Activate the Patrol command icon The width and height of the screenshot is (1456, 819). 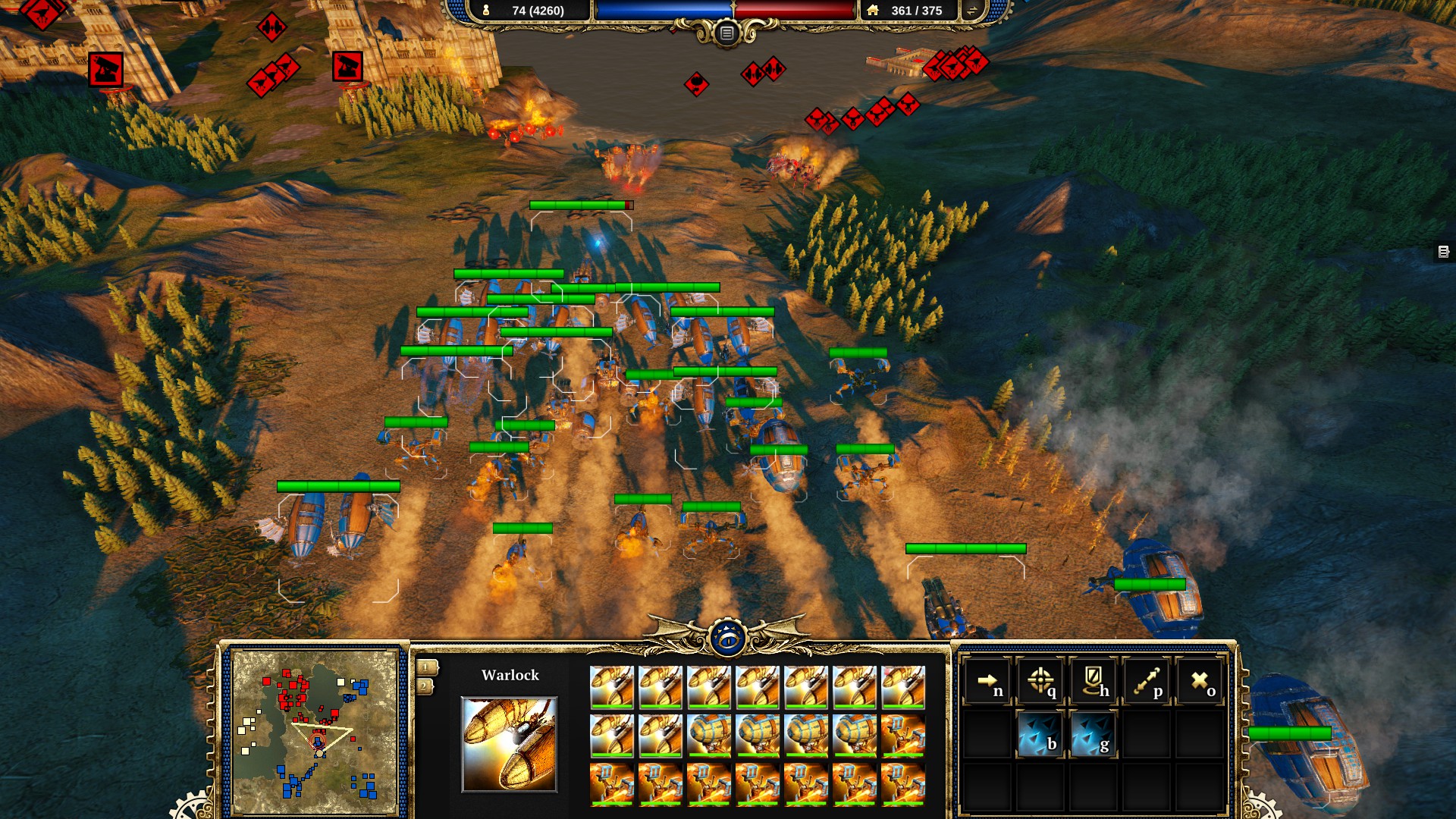(x=1146, y=681)
